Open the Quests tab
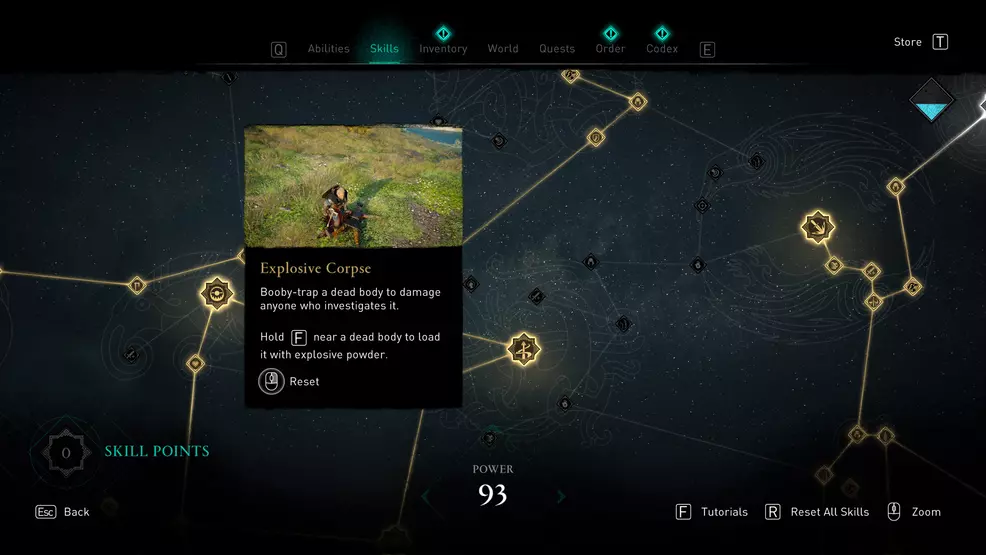 tap(557, 49)
